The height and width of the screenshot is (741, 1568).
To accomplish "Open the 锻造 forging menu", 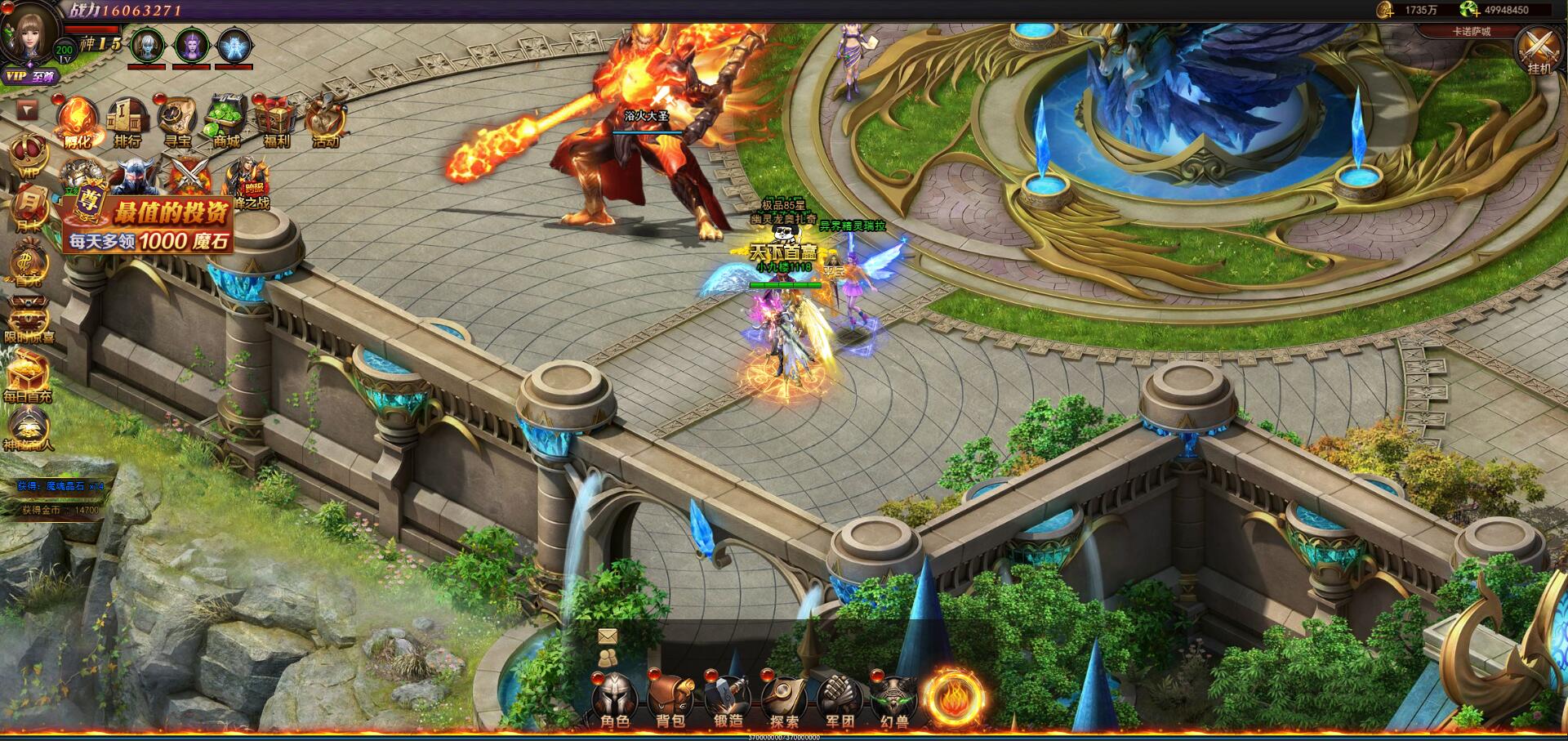I will coord(727,700).
